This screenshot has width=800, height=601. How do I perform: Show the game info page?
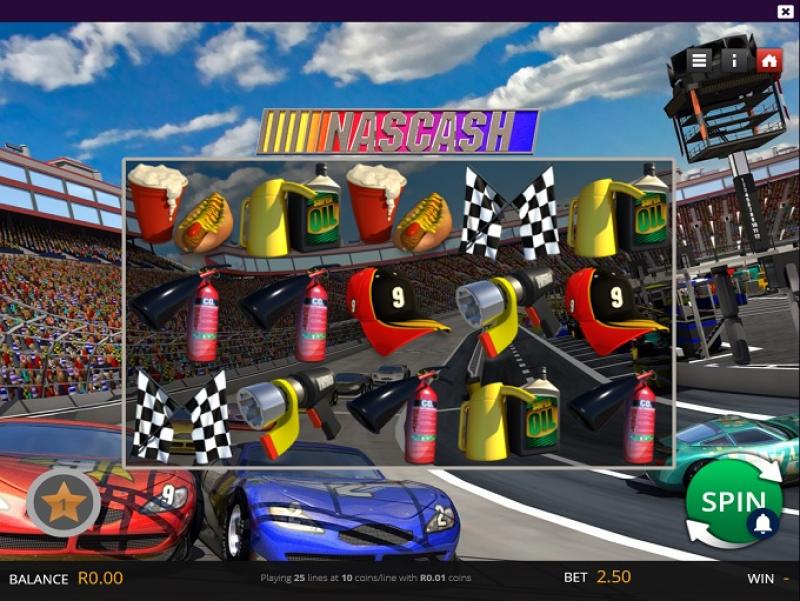point(734,60)
